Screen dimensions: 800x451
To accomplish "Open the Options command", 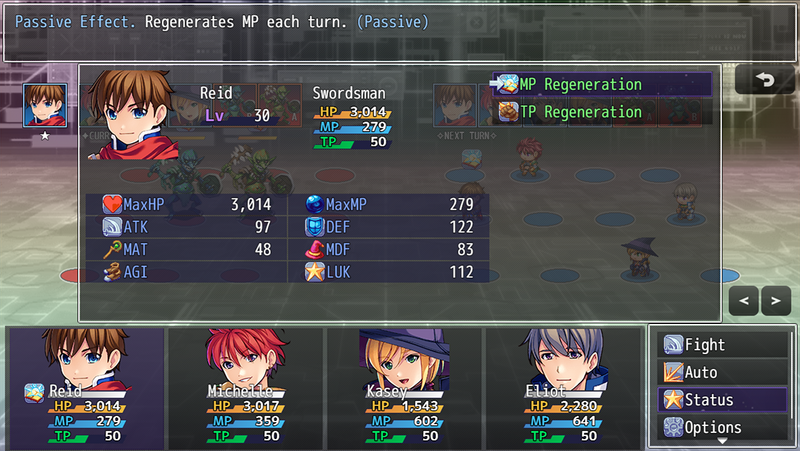I will click(722, 427).
